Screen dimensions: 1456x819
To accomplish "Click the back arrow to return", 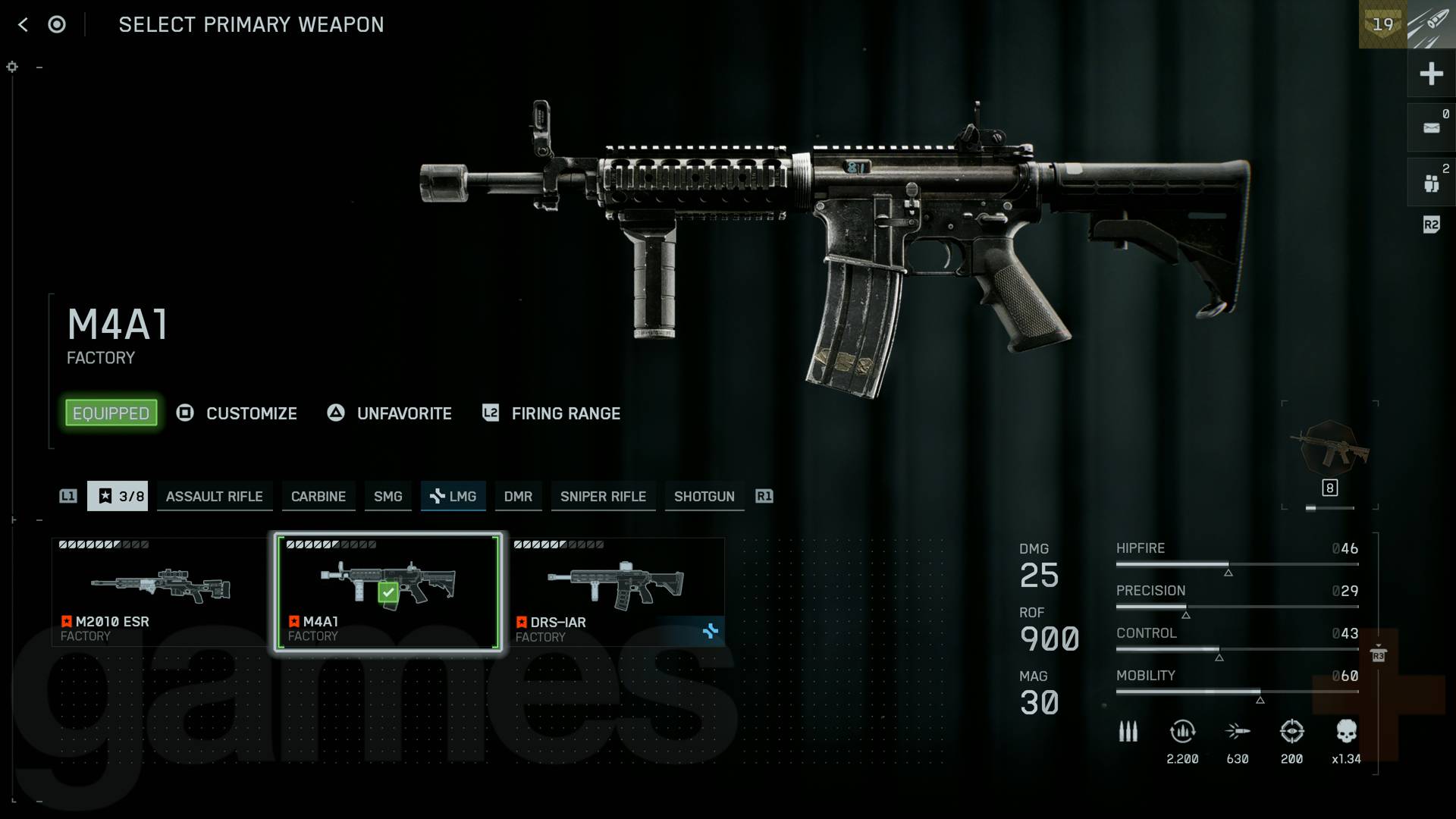I will tap(23, 24).
